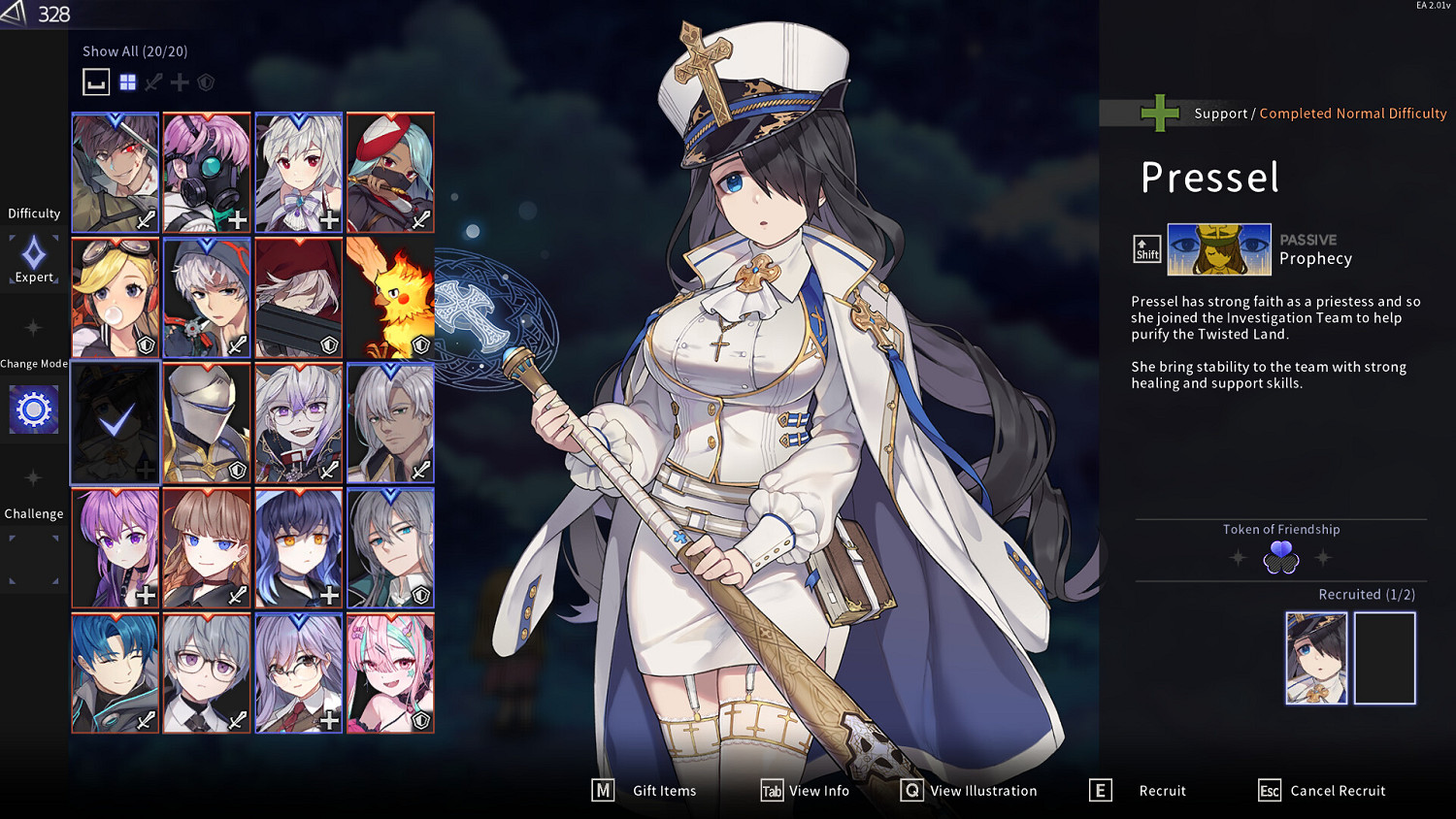Click the Shift Passive skill icon for Prophecy
Screen dimensions: 1456x819
click(1145, 249)
